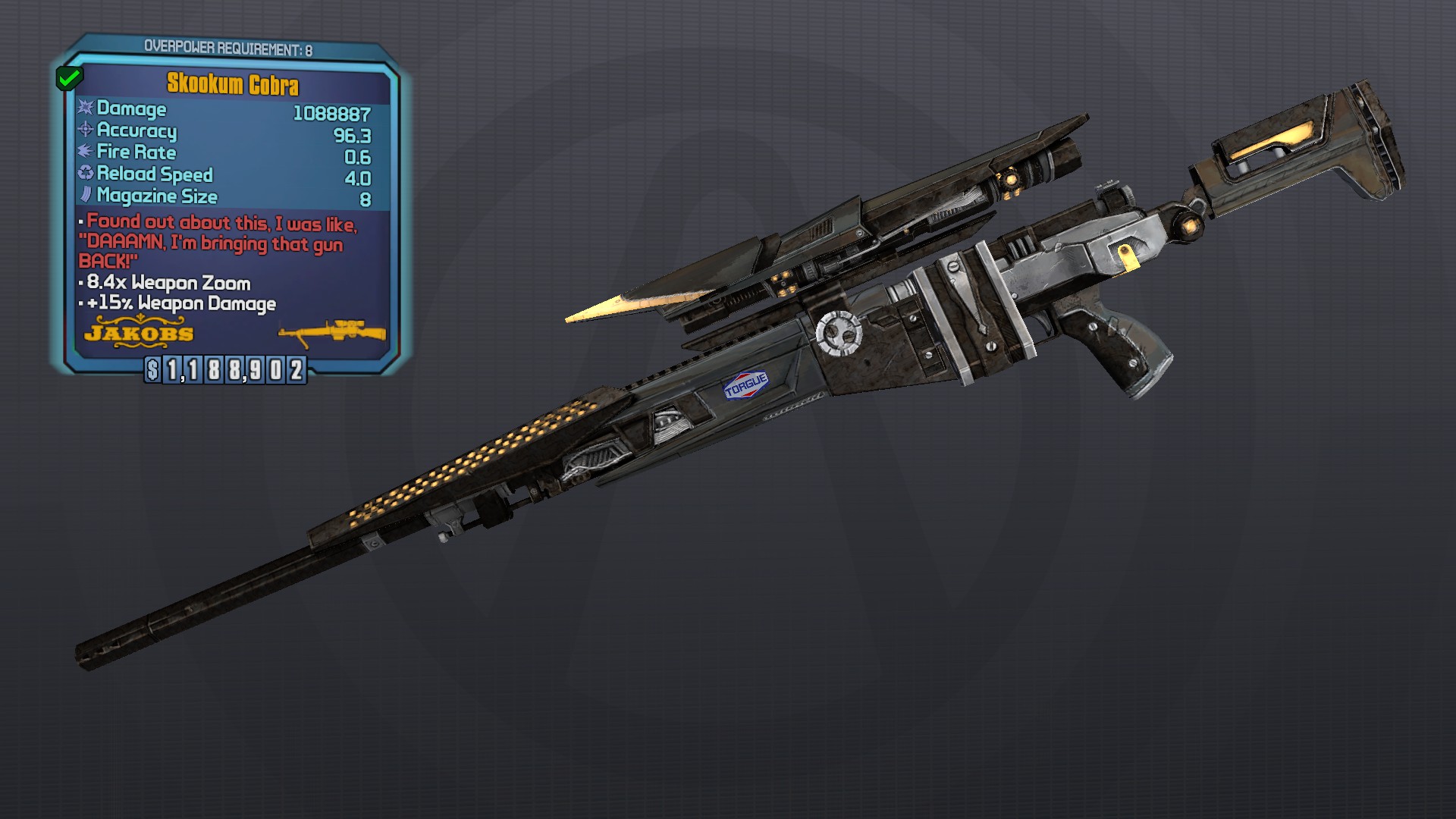Click the Reload Speed recycle icon

point(86,174)
